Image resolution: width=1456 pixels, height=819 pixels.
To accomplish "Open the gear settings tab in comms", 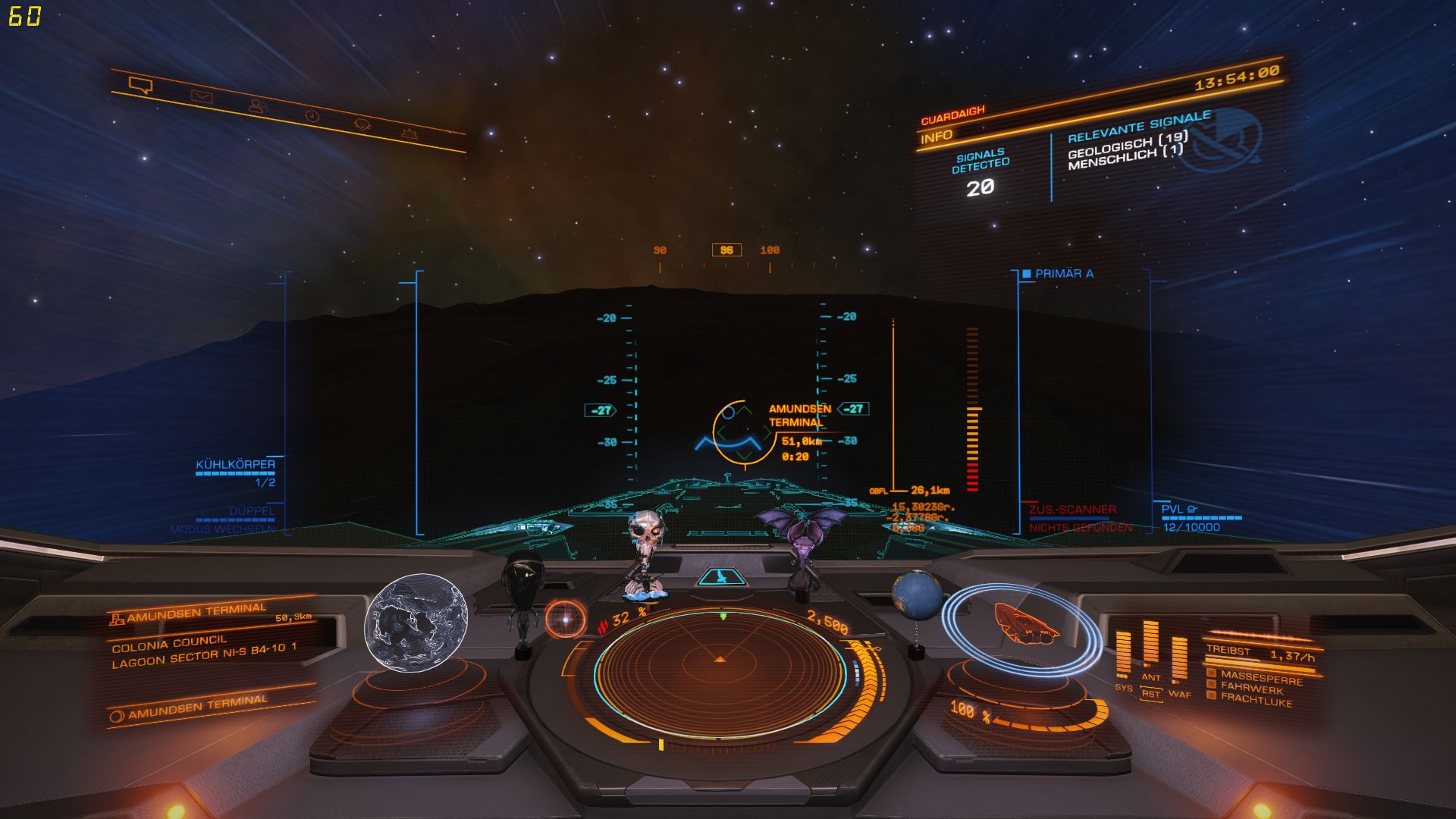I will coord(409,134).
